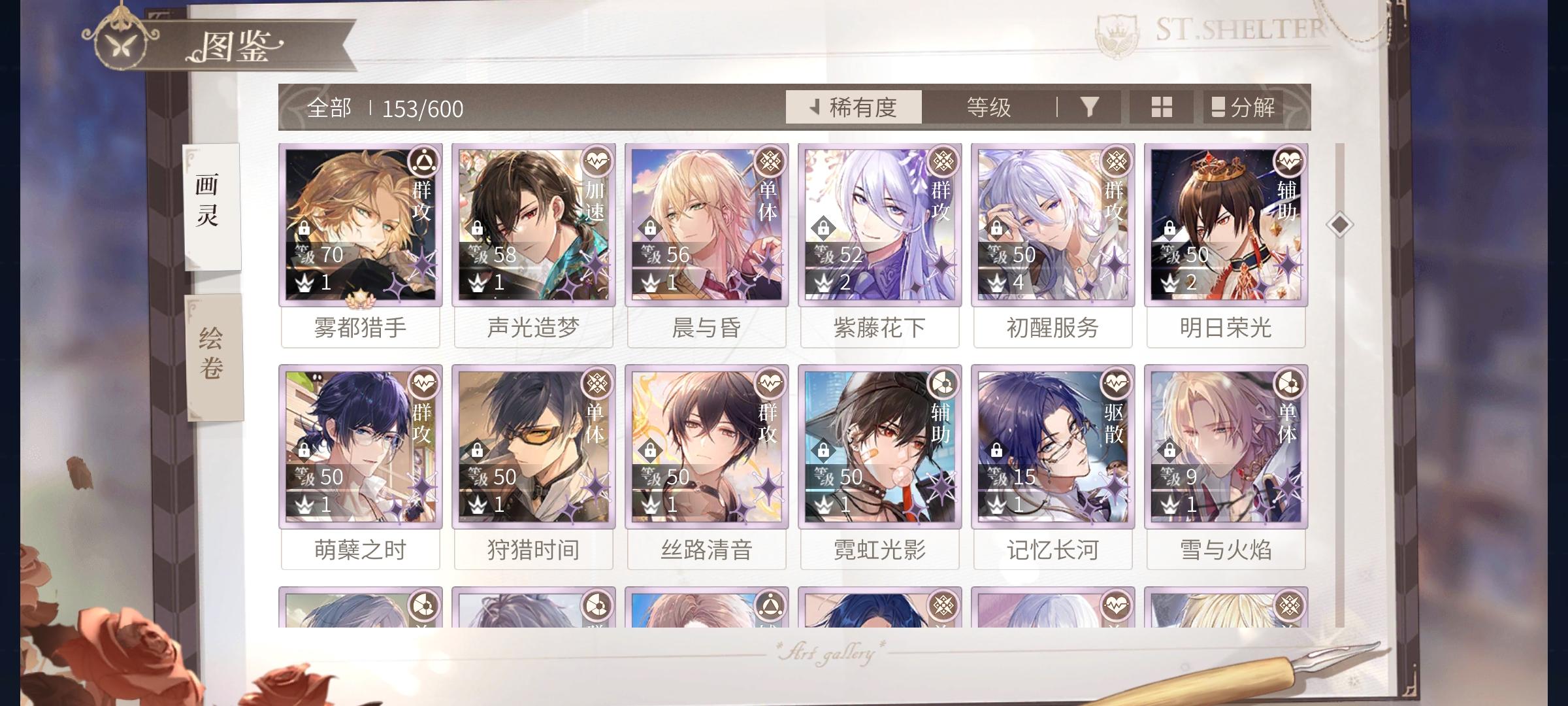Toggle sort direction arrow on 稀有度
The height and width of the screenshot is (706, 1568).
click(814, 107)
